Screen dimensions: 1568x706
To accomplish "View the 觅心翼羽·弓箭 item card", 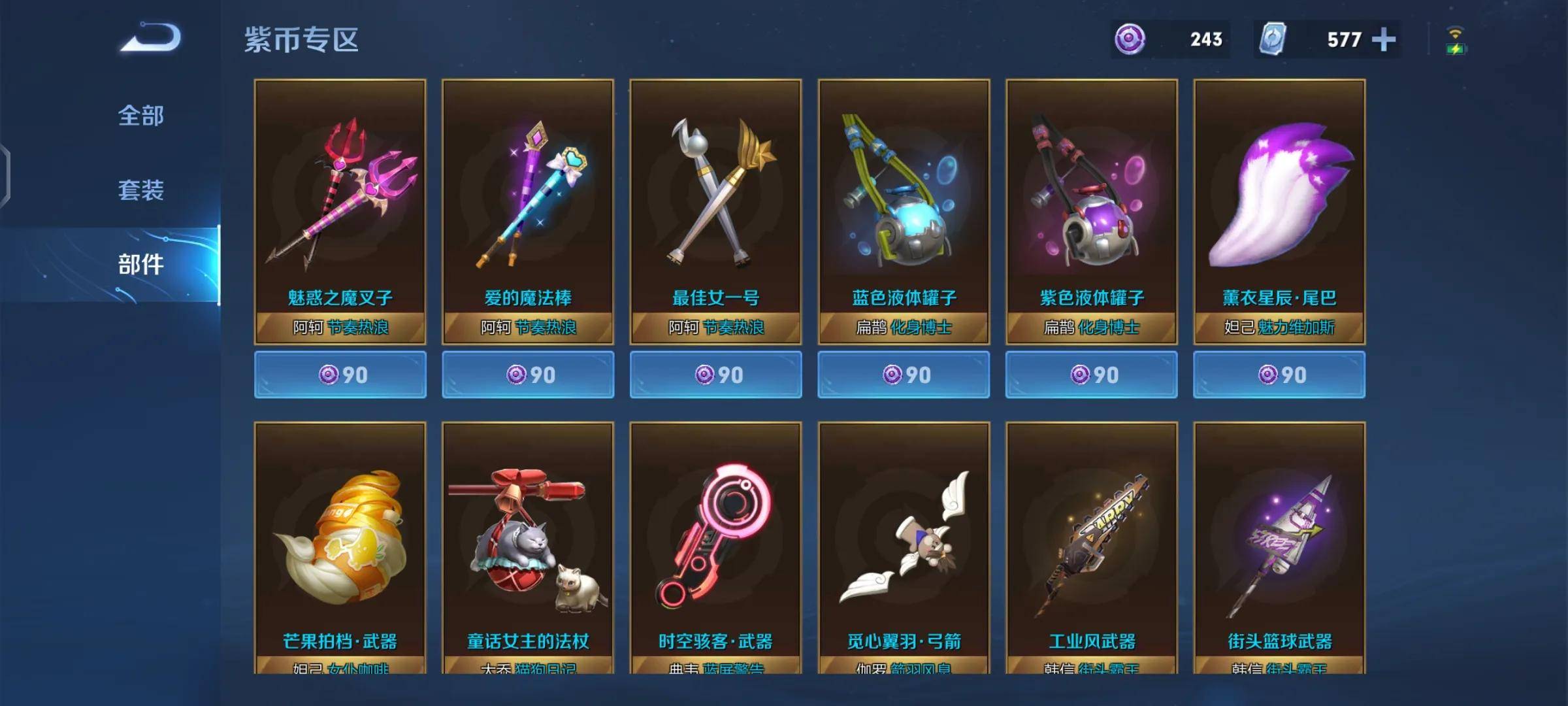I will click(x=904, y=548).
